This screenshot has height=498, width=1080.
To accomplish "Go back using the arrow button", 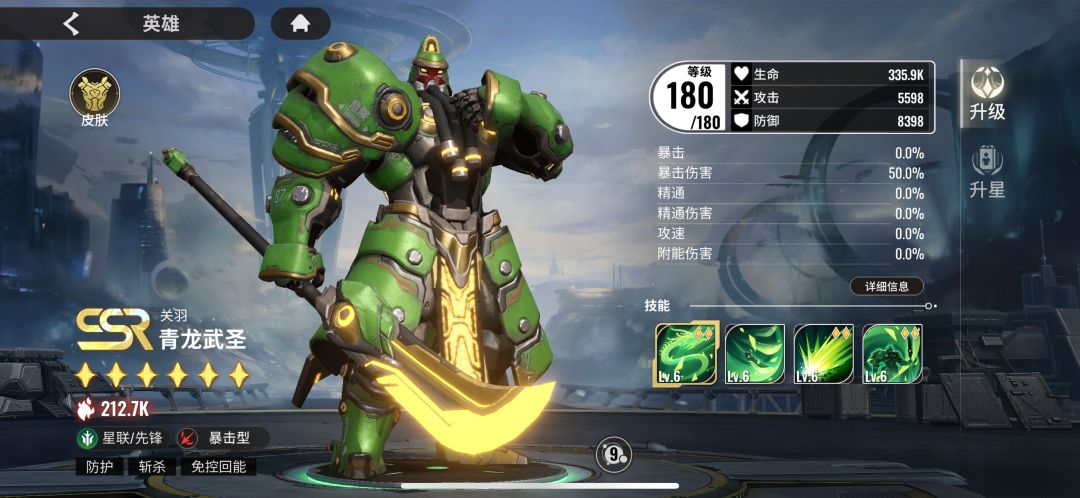I will pos(71,23).
